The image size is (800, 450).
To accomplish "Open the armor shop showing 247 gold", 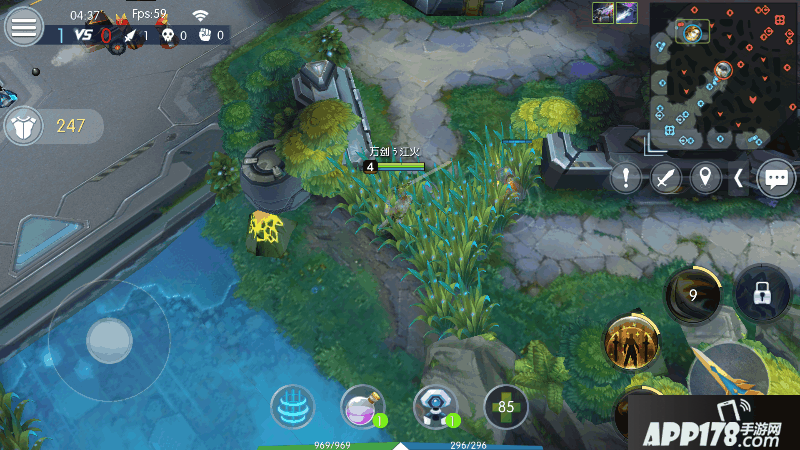I will pyautogui.click(x=50, y=126).
